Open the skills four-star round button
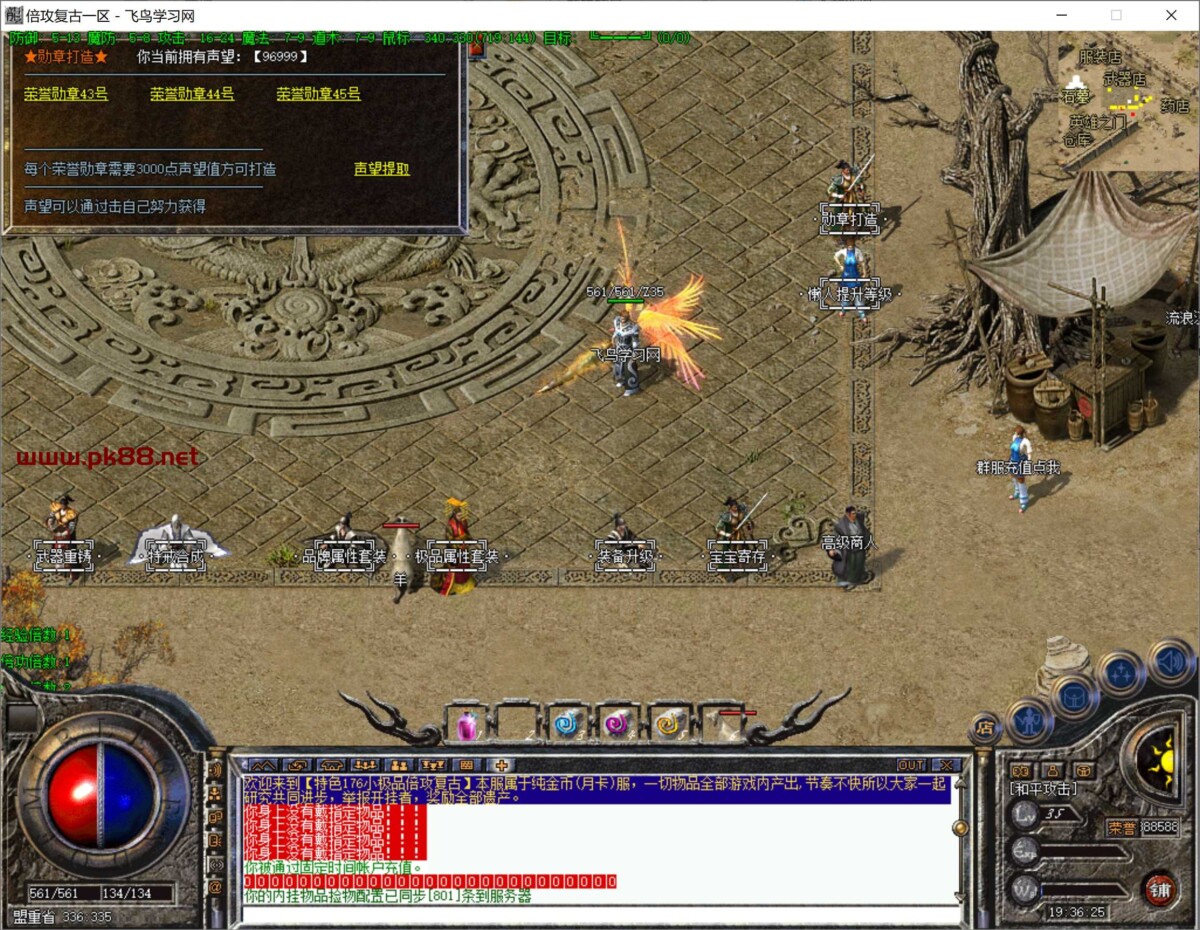The width and height of the screenshot is (1200, 930). click(x=1120, y=673)
